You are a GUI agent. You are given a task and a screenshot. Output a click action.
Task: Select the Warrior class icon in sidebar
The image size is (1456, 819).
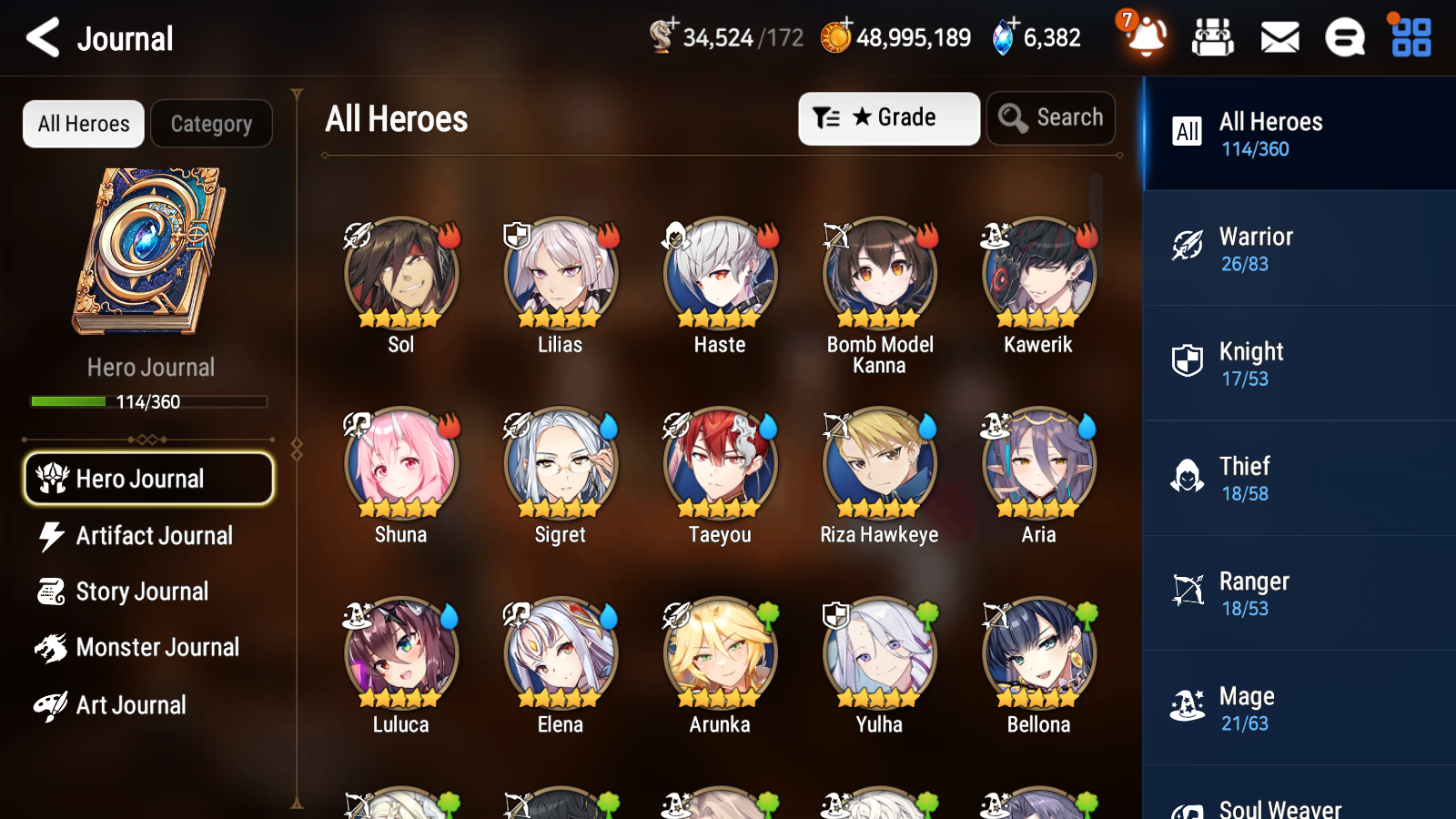1187,245
